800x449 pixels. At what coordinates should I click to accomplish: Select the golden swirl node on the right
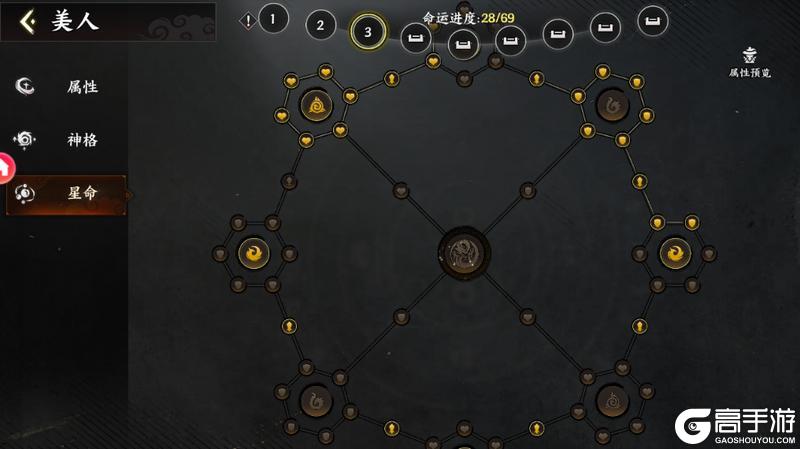675,254
